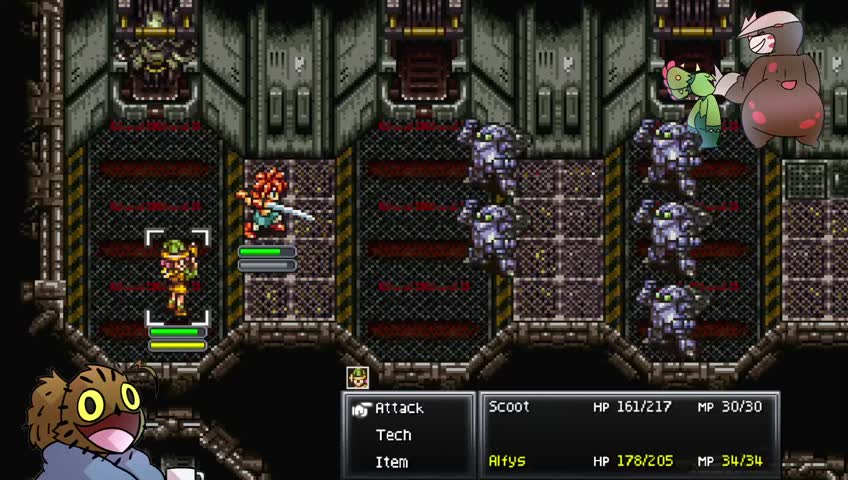Click the active character portrait above the menu
The width and height of the screenshot is (848, 480).
[x=357, y=377]
